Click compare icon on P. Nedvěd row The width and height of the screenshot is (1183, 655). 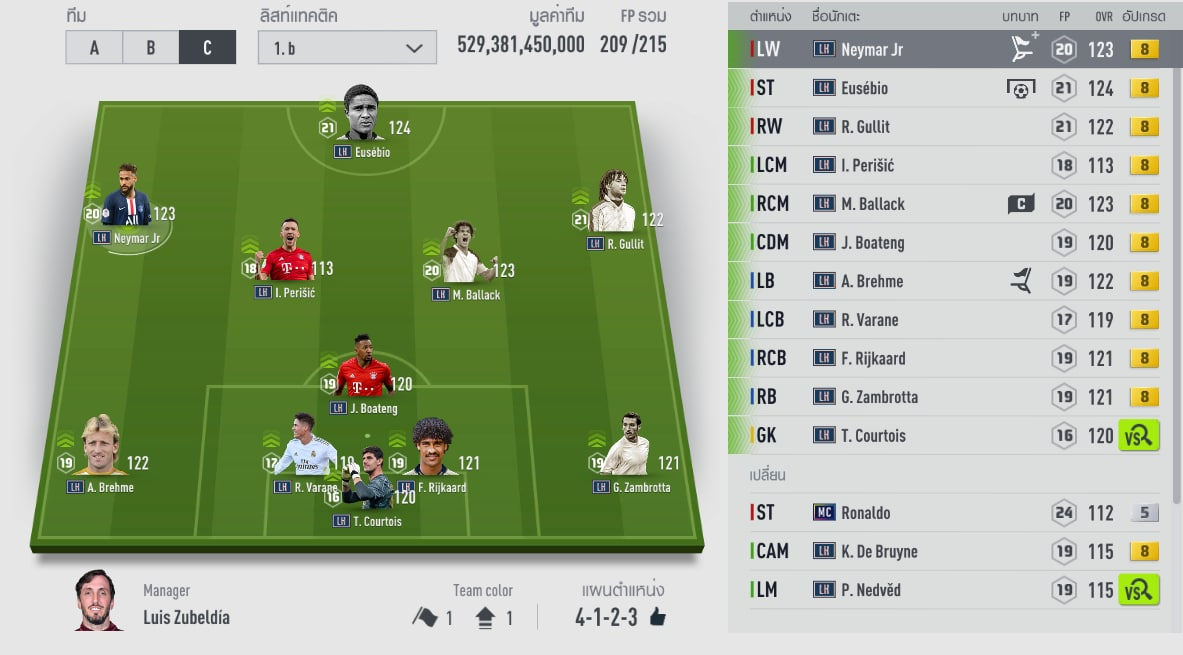click(x=1139, y=590)
